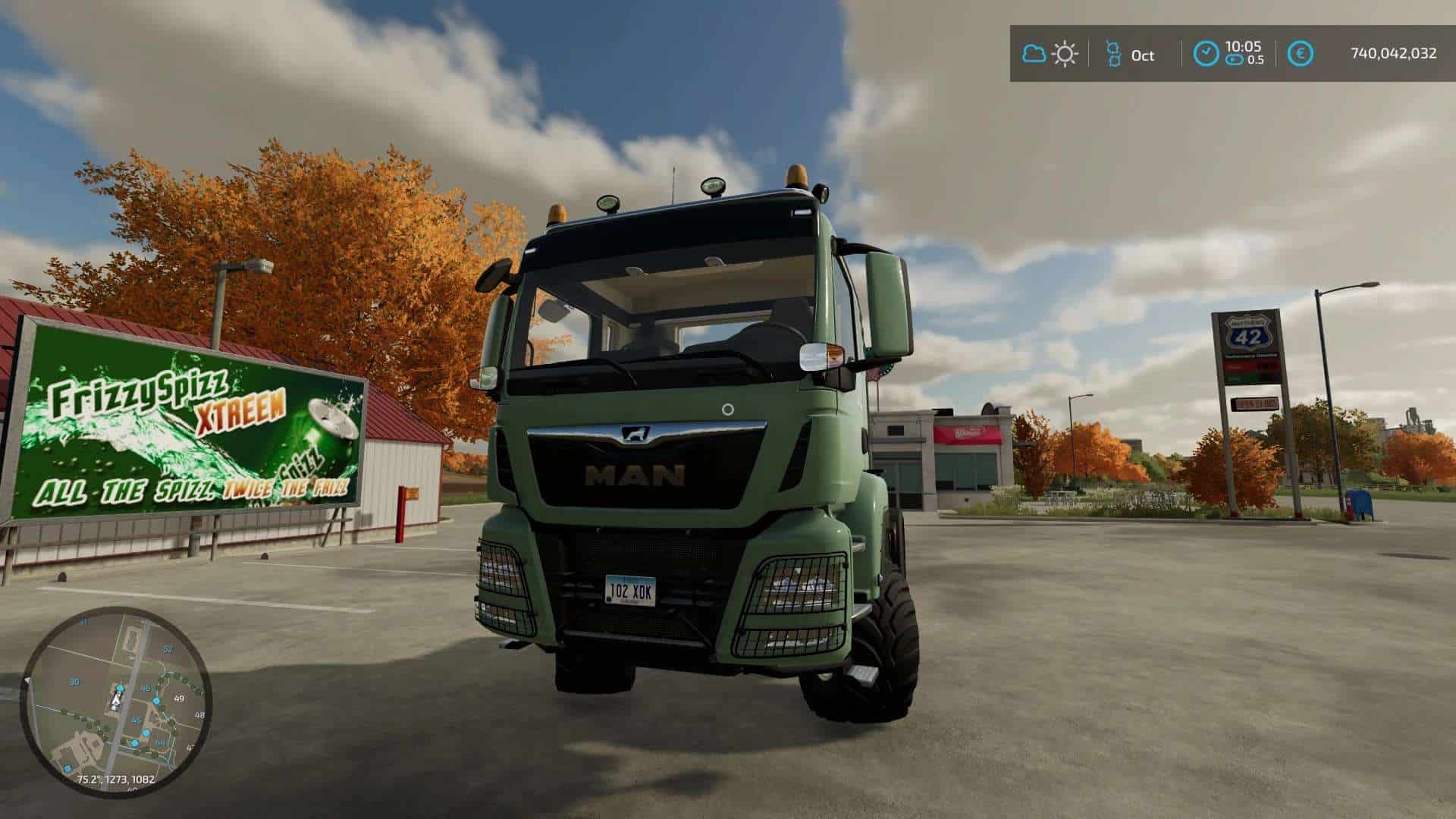
Task: Click the blue map marker on field 46
Action: [156, 700]
